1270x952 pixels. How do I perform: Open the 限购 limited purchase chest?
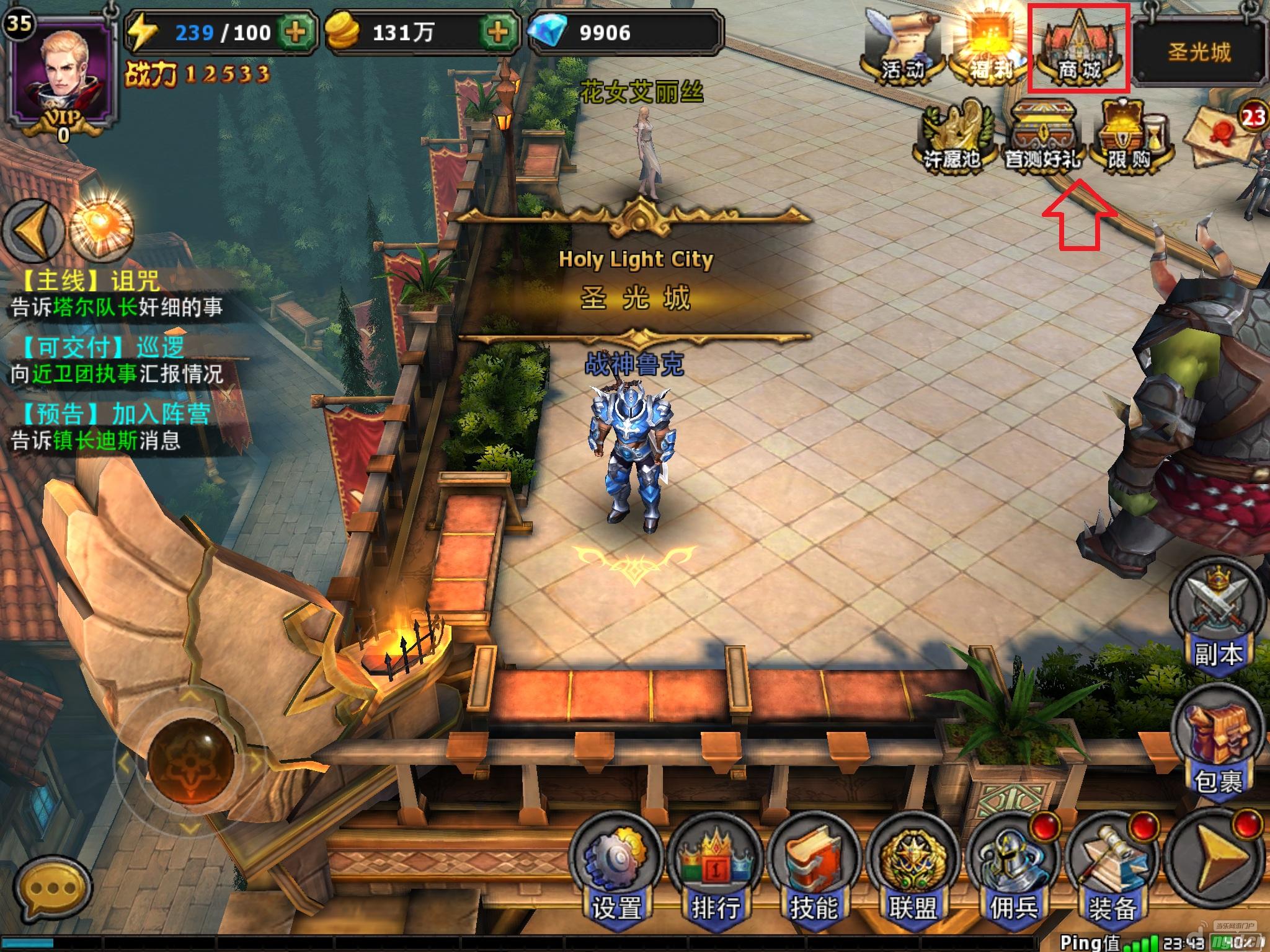pyautogui.click(x=1130, y=136)
